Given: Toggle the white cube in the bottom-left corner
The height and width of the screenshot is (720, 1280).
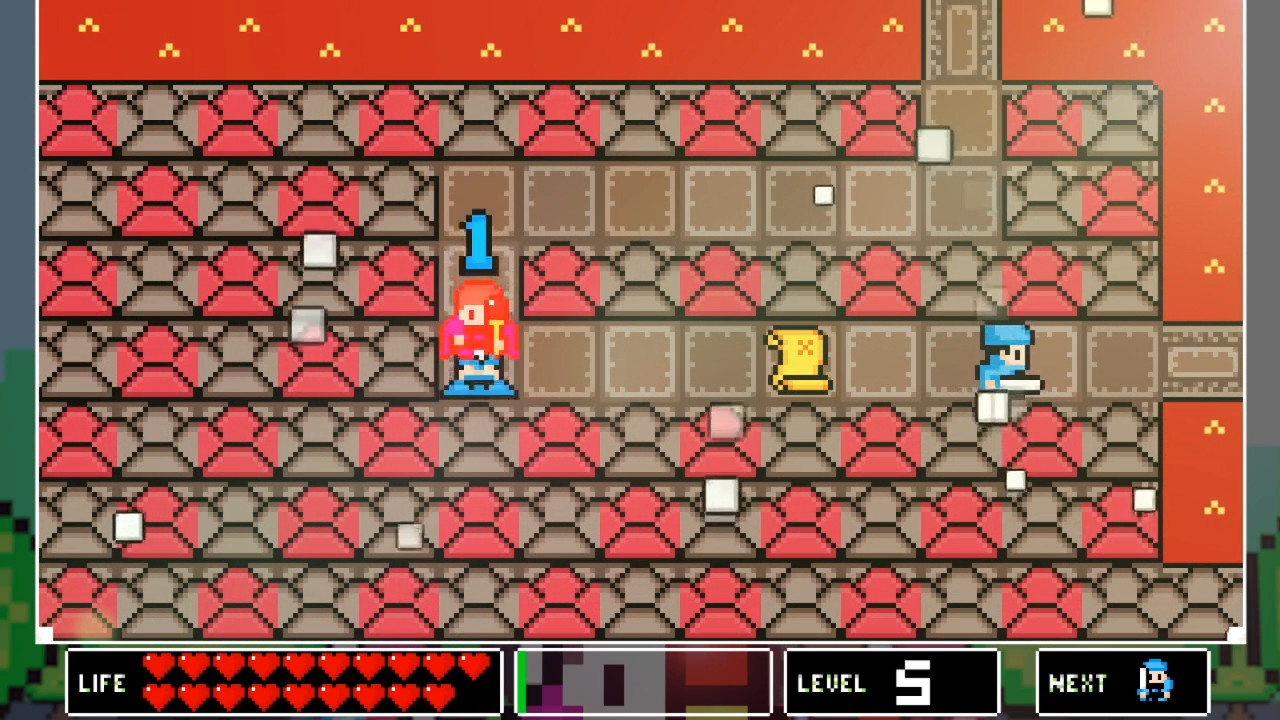Looking at the screenshot, I should click(127, 527).
